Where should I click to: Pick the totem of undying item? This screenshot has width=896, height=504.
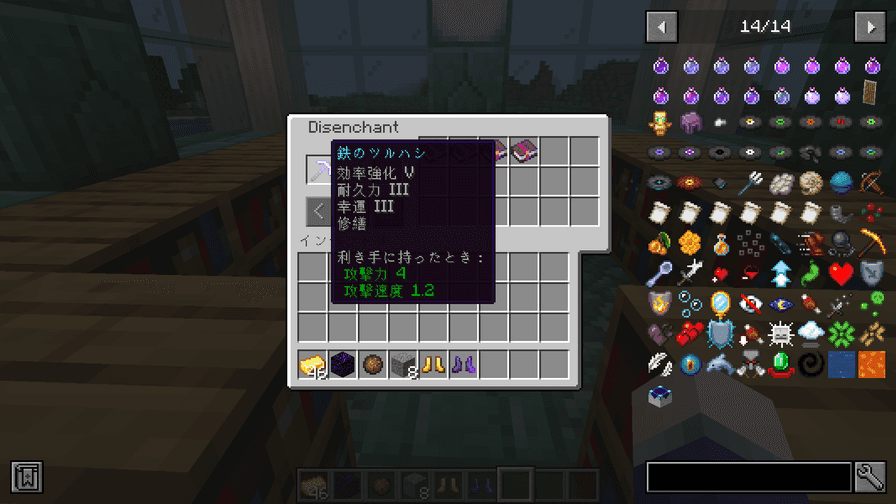coord(661,123)
